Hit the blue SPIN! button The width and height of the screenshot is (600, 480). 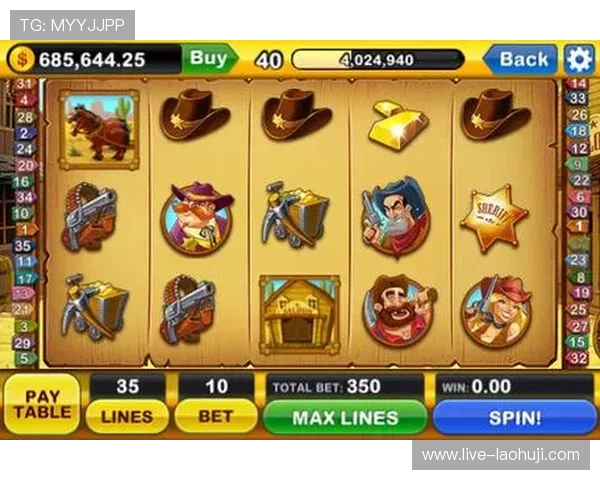coord(514,417)
